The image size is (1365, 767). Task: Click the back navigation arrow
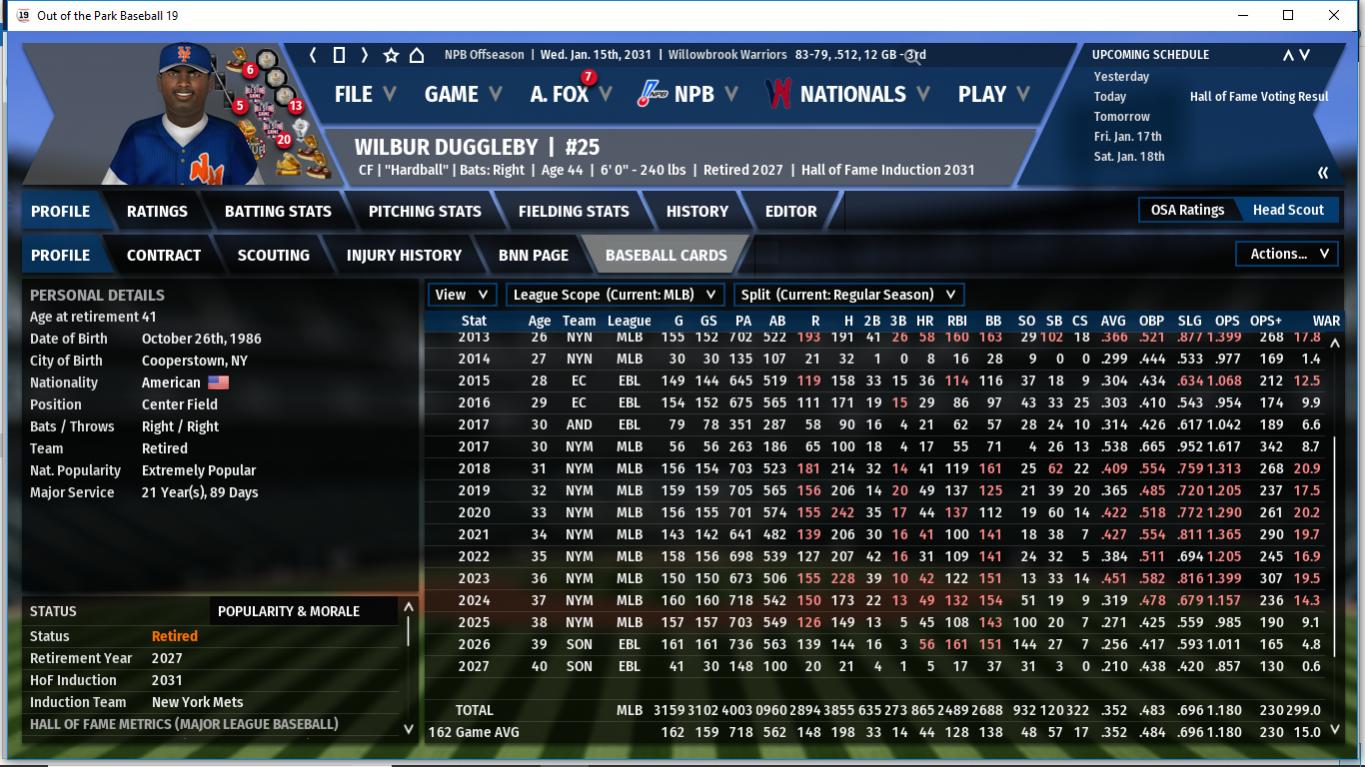click(x=311, y=56)
